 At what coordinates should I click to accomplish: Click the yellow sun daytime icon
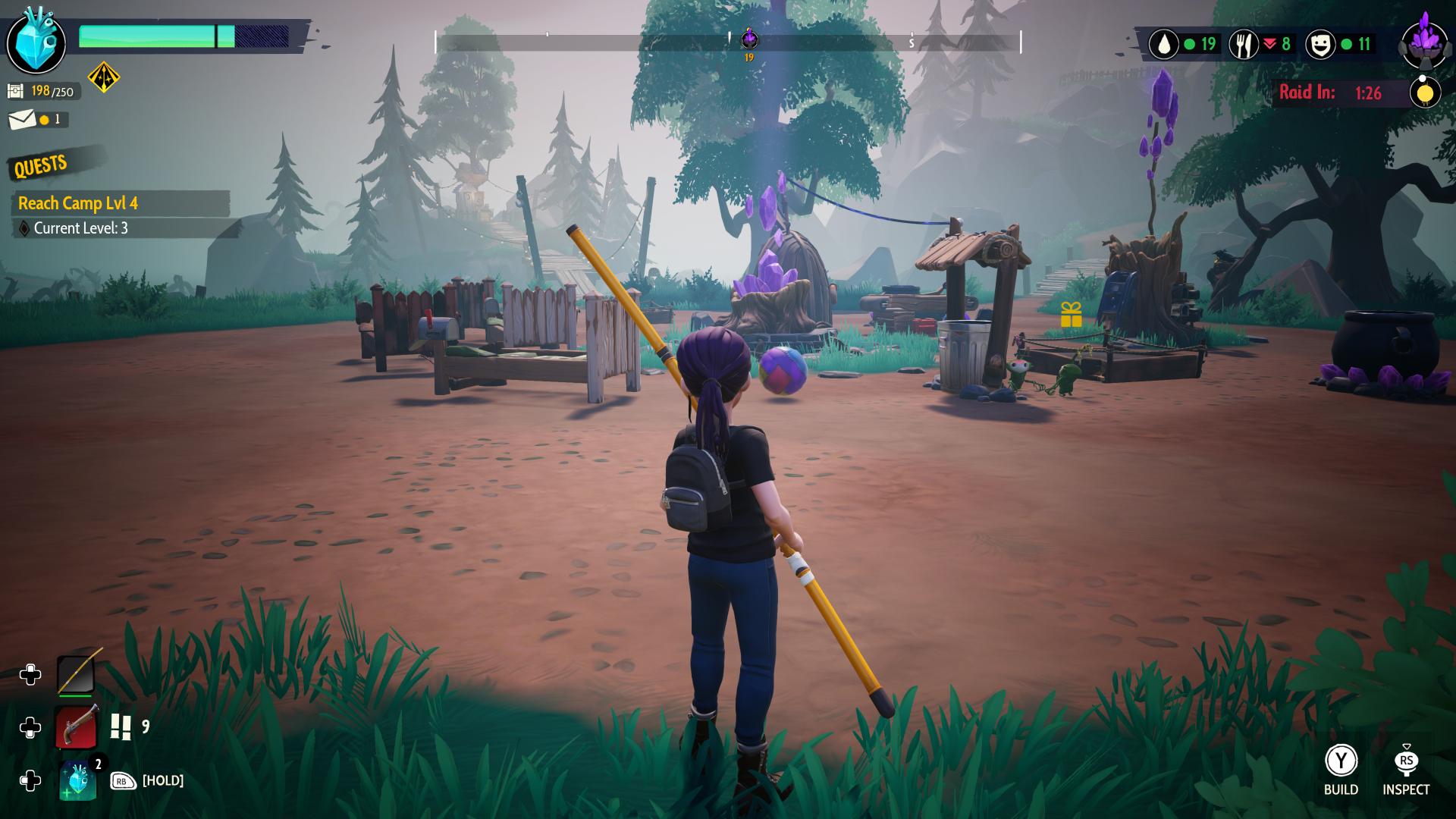[1425, 93]
